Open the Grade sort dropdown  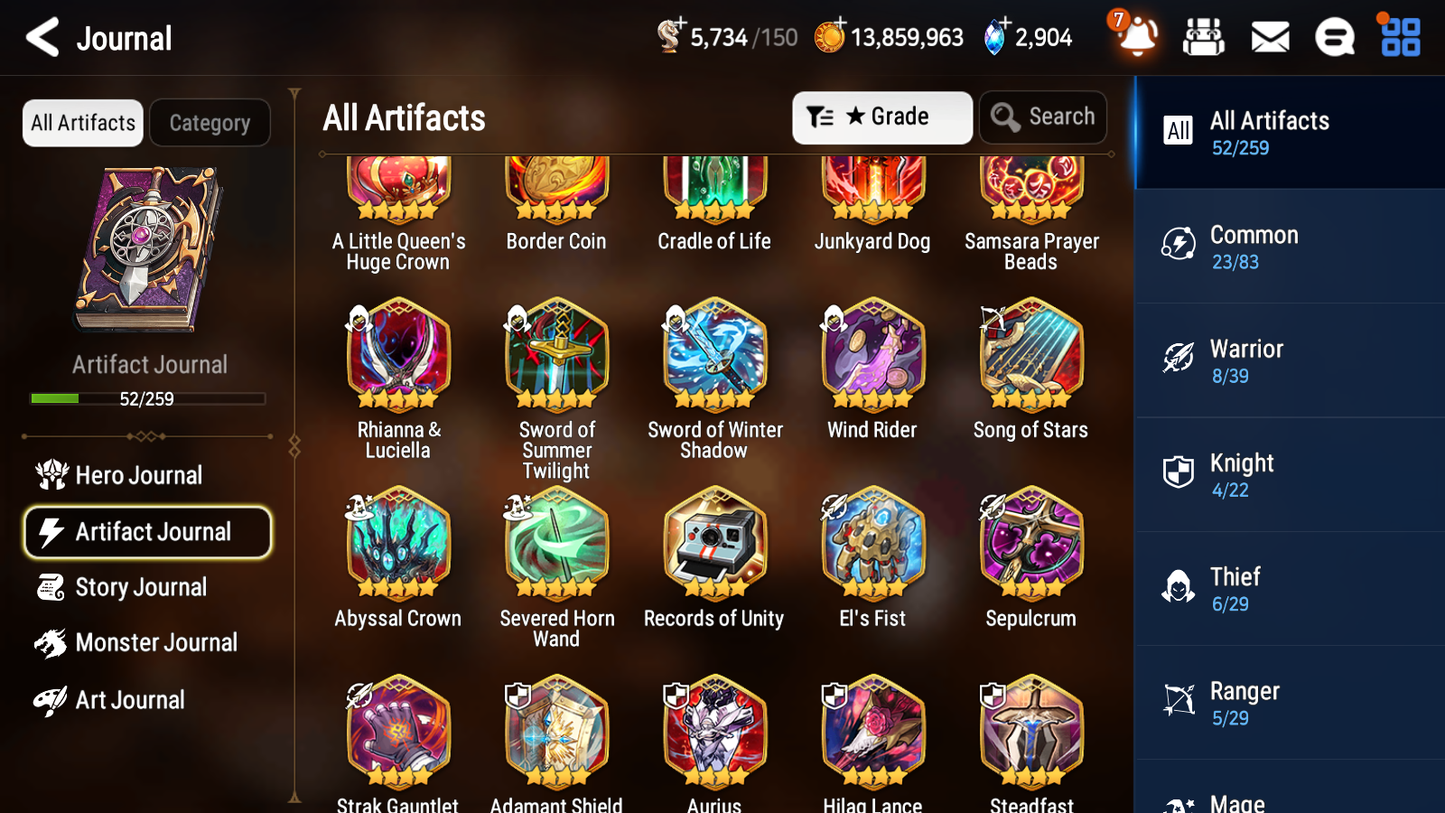882,117
